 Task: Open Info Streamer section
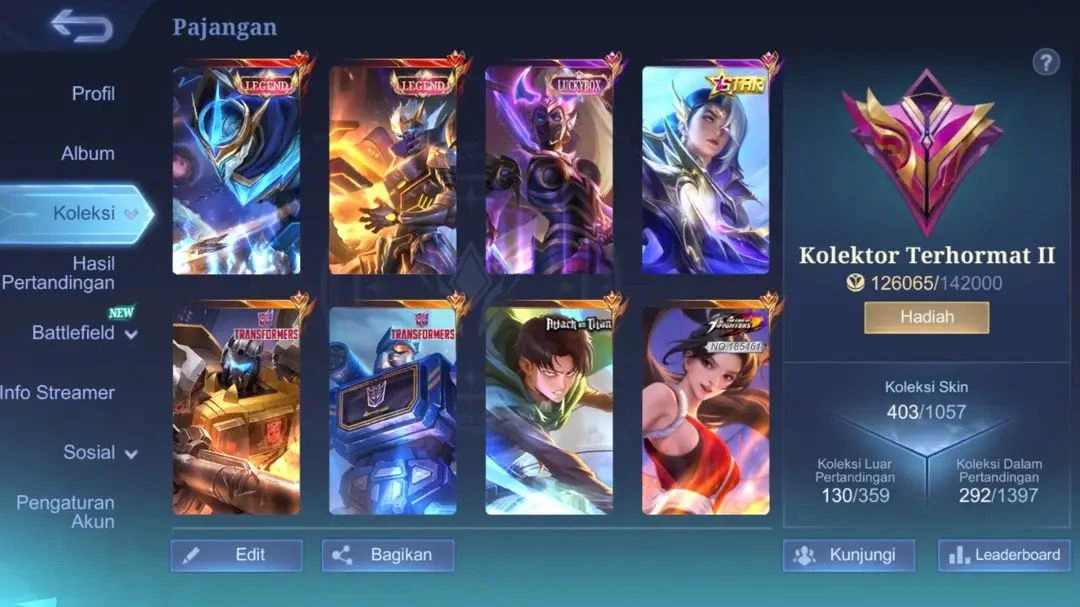click(x=57, y=393)
